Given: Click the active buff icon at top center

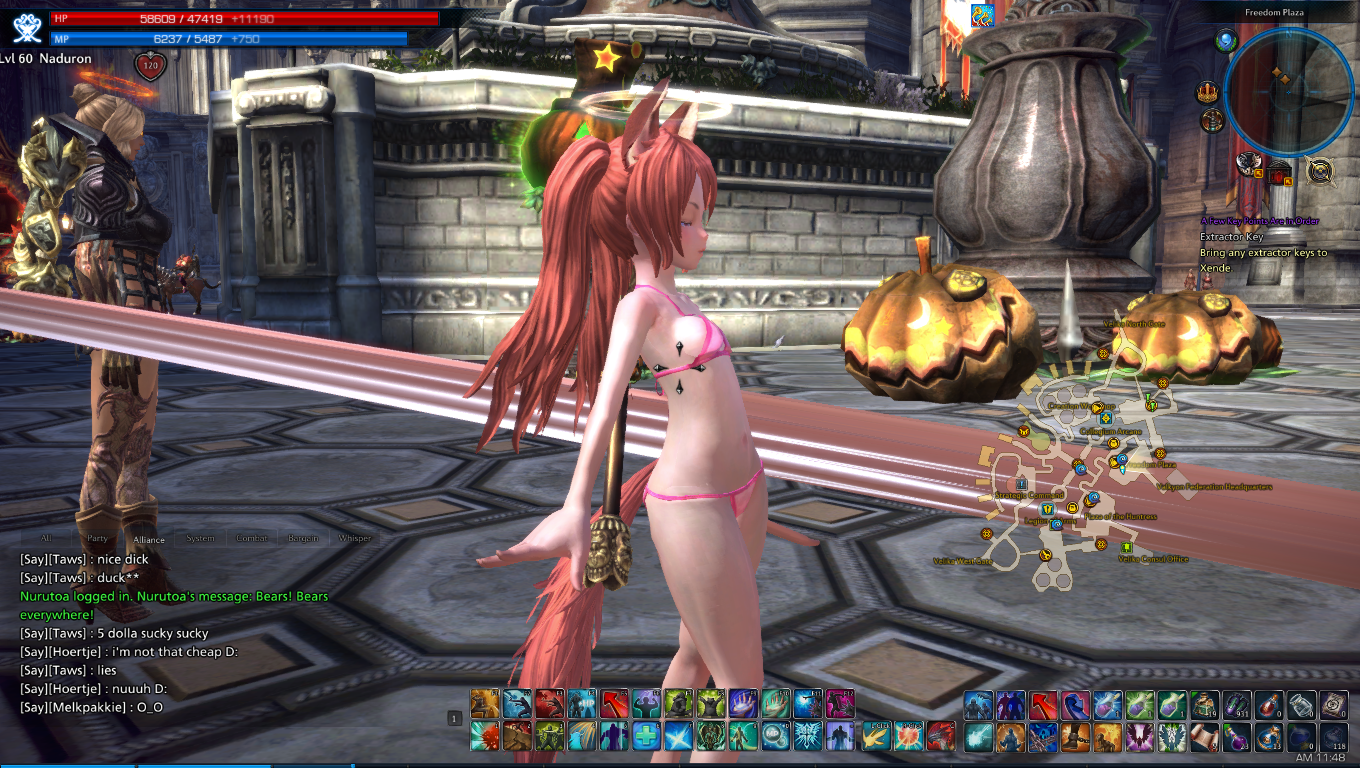Looking at the screenshot, I should click(x=982, y=15).
